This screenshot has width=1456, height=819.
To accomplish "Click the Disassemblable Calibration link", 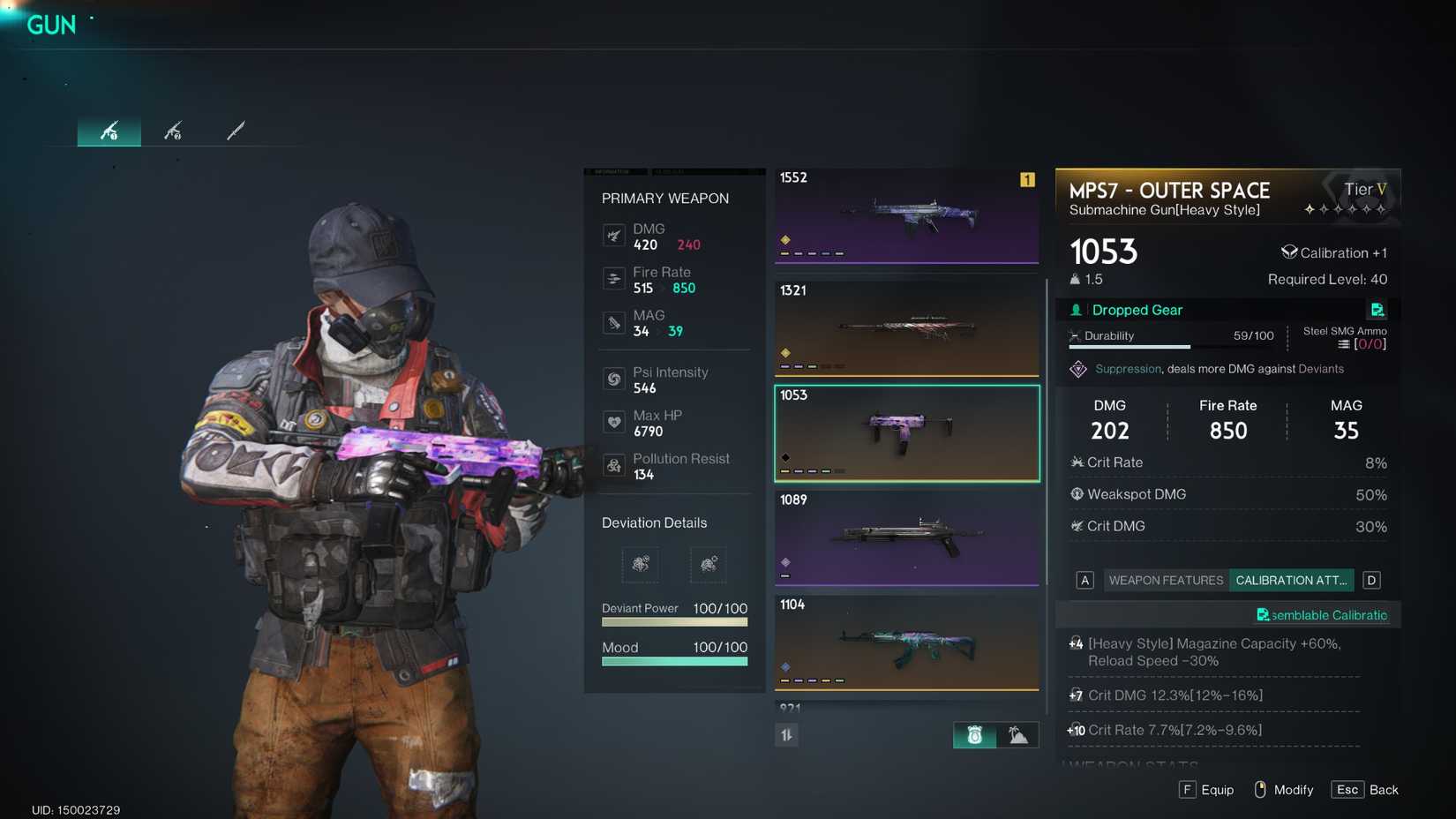I will [x=1322, y=615].
